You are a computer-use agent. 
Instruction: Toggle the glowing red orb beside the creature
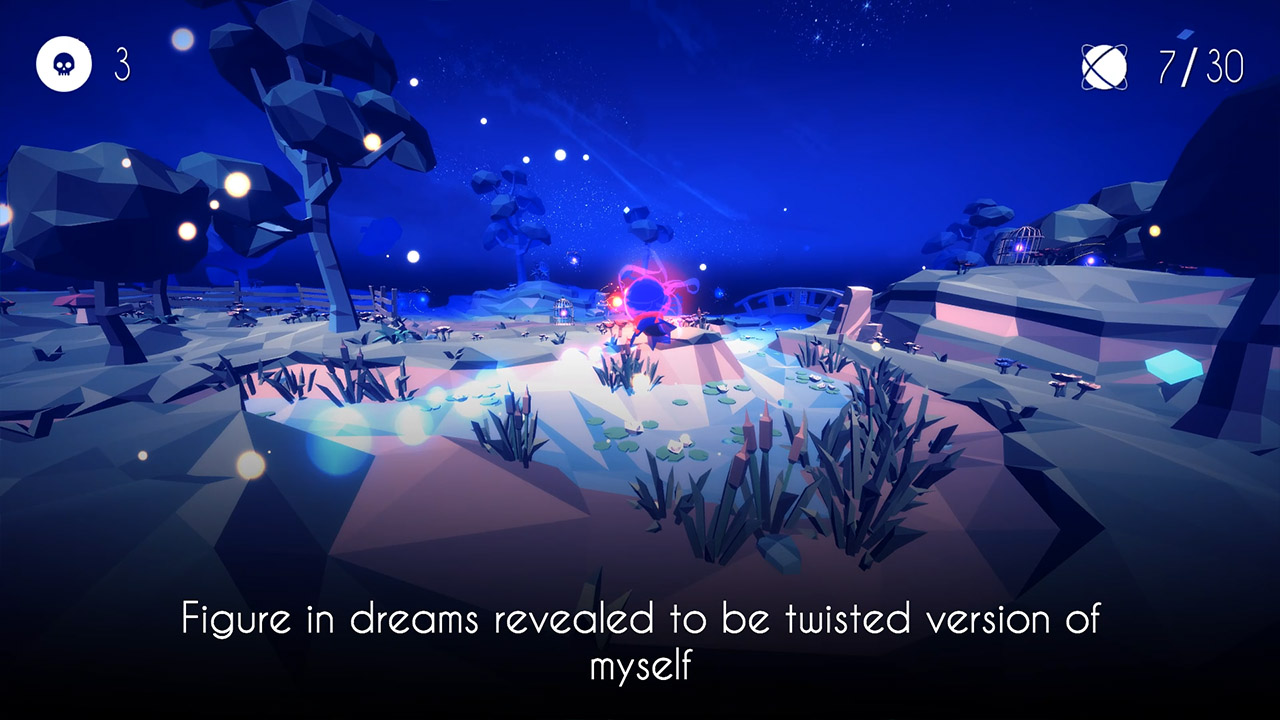617,300
